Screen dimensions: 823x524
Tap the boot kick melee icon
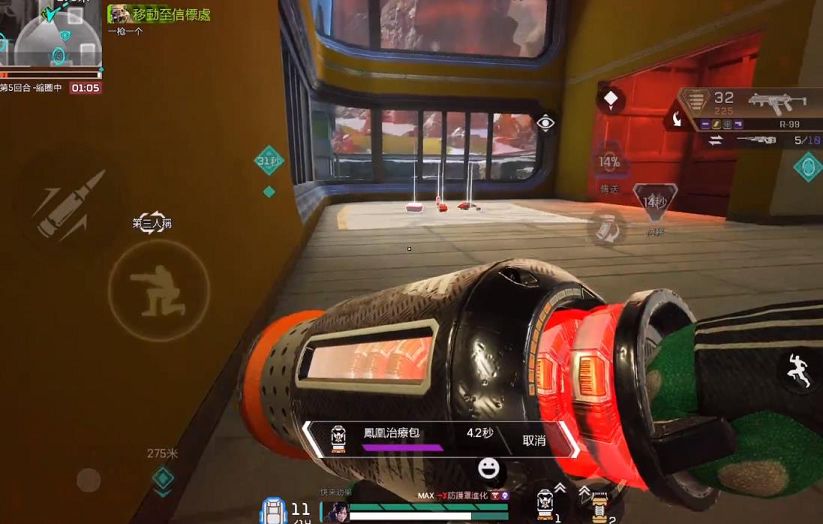coord(604,229)
